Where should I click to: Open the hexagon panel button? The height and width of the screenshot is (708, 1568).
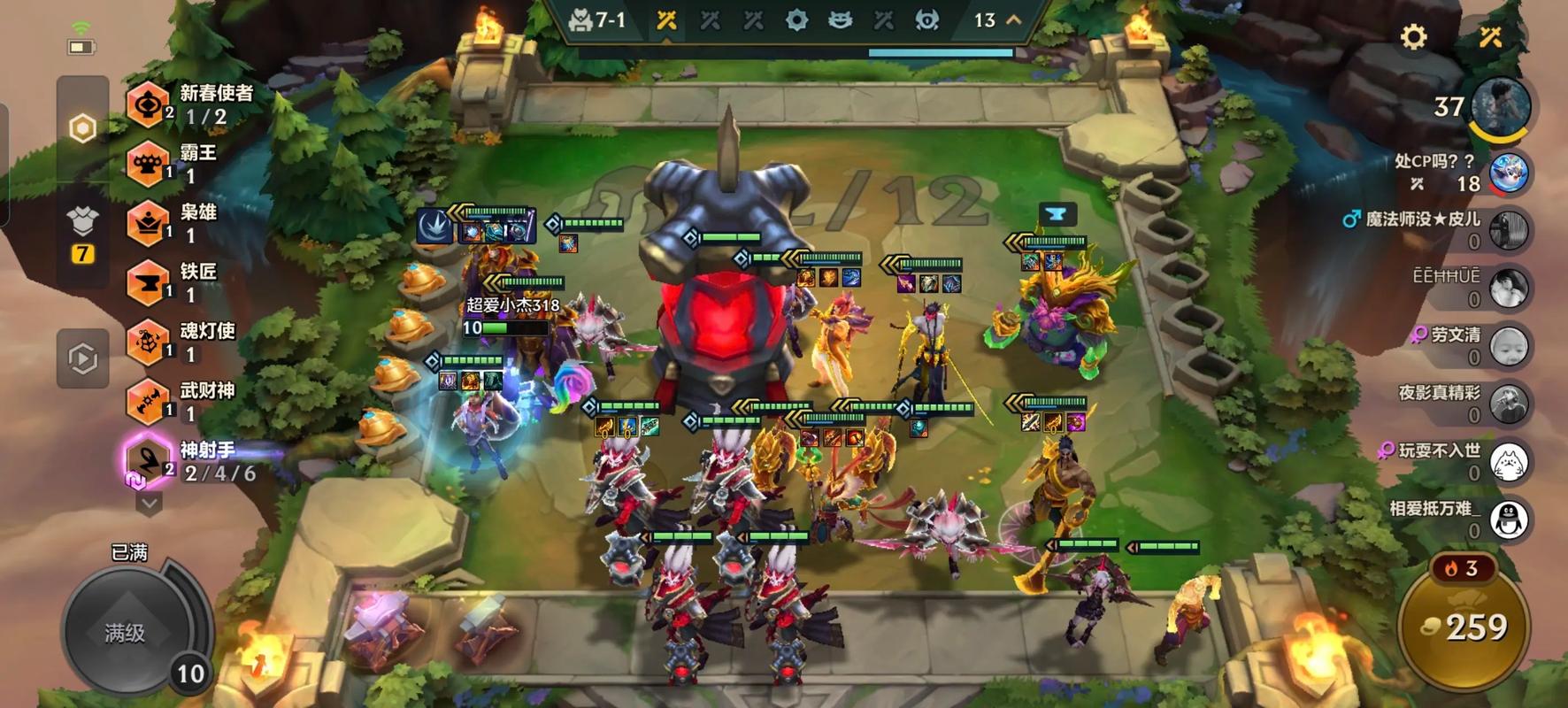pyautogui.click(x=82, y=129)
